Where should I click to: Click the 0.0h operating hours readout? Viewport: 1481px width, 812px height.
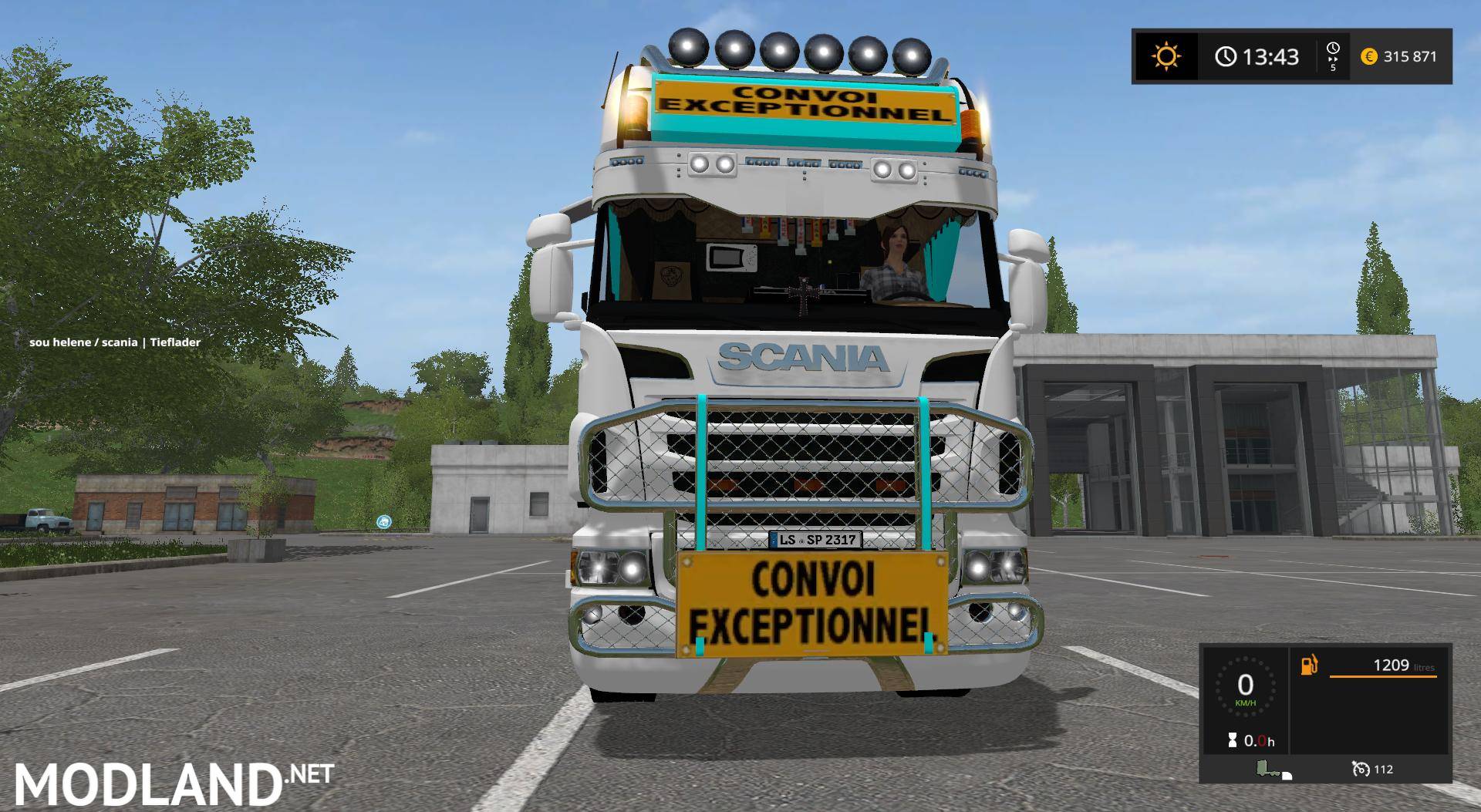(1261, 740)
